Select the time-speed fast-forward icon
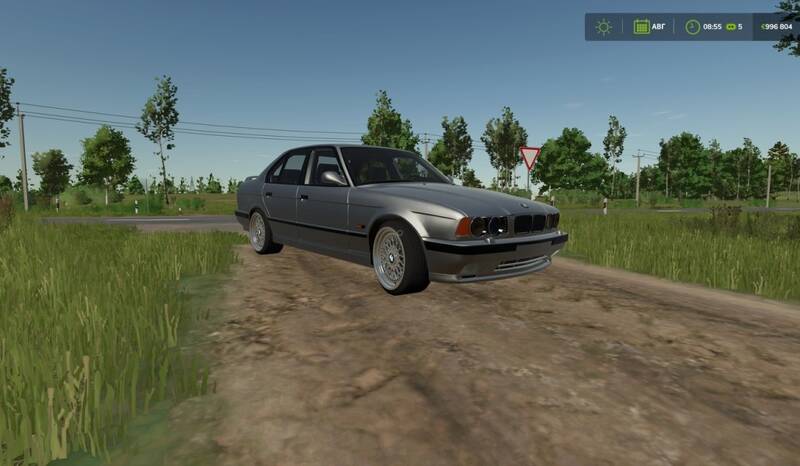800x466 pixels. tap(730, 27)
